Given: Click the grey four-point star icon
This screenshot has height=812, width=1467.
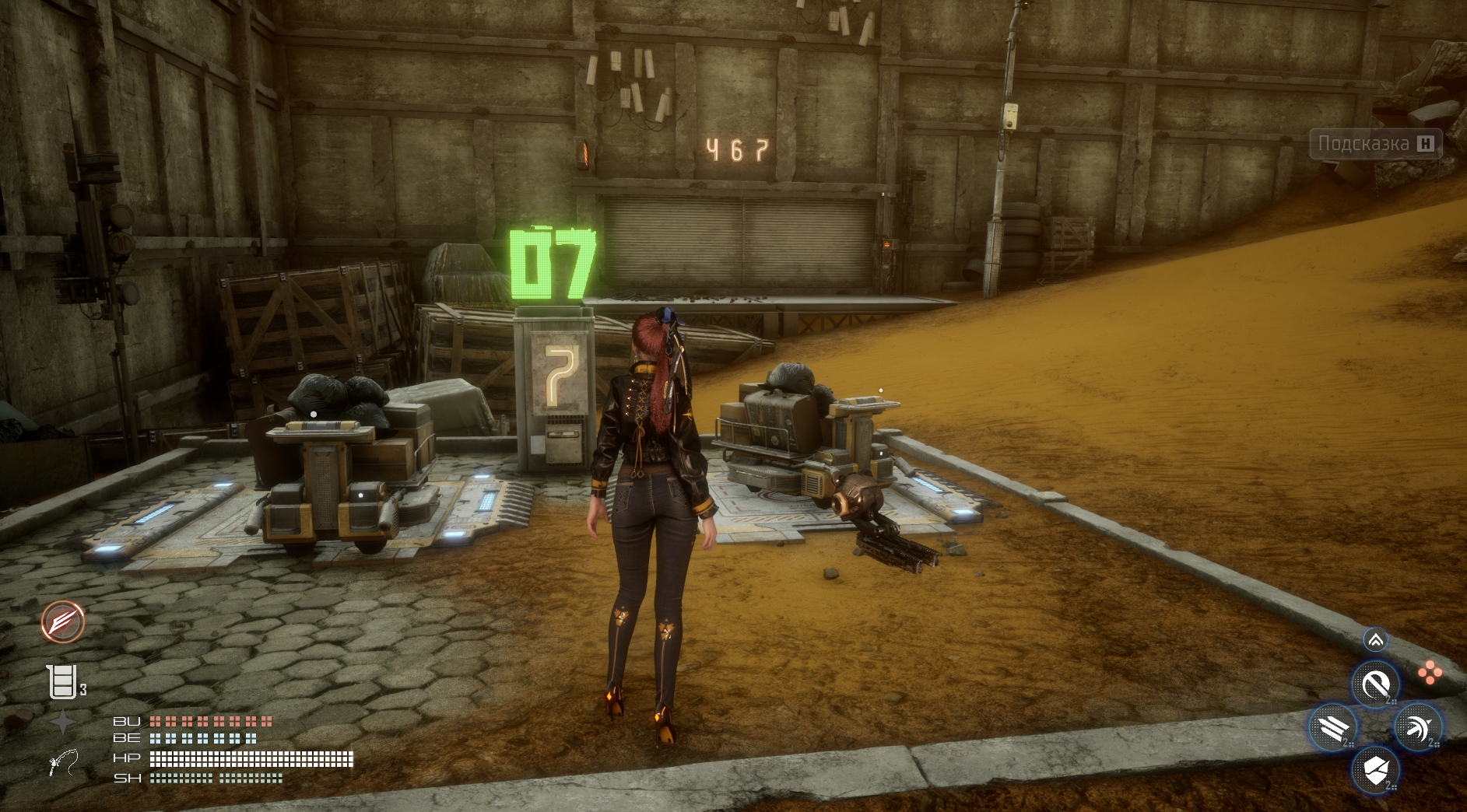Looking at the screenshot, I should [62, 723].
